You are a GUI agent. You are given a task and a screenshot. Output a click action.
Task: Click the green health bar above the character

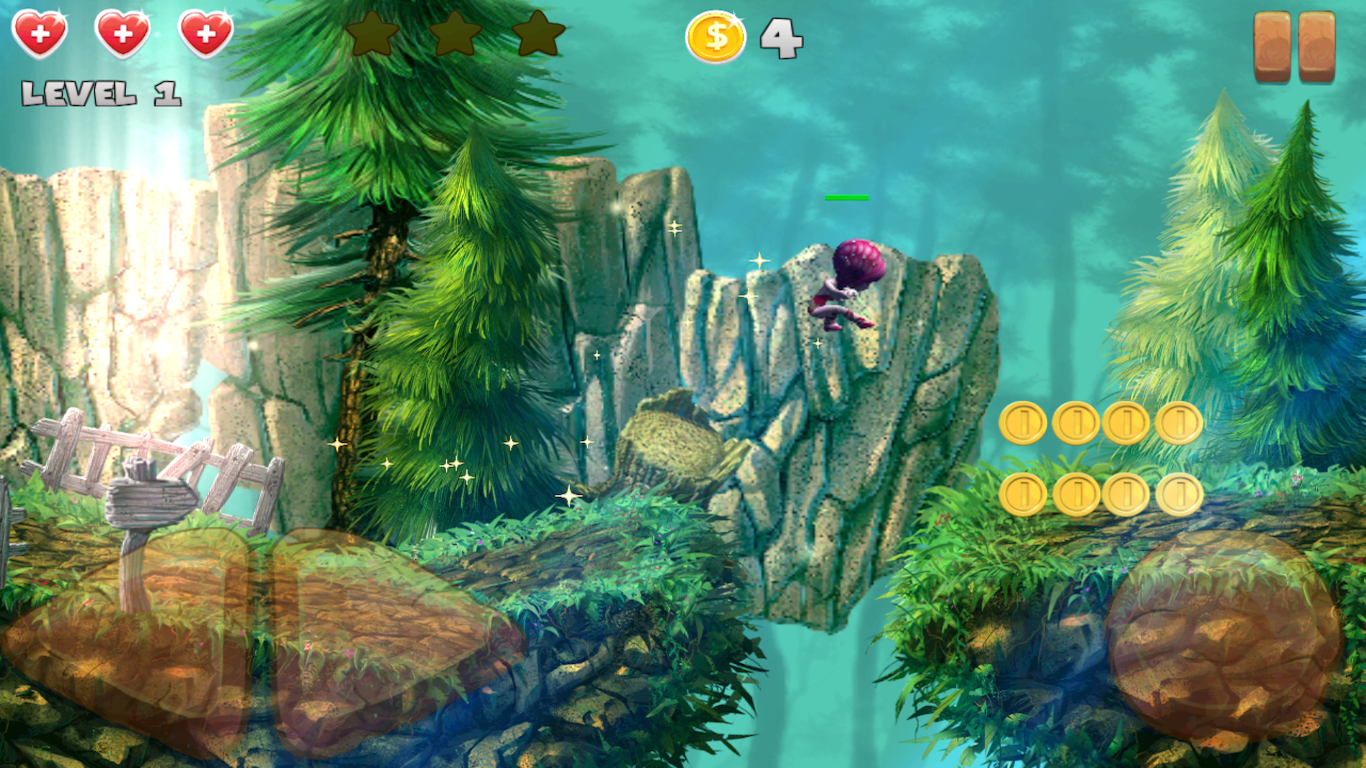846,198
